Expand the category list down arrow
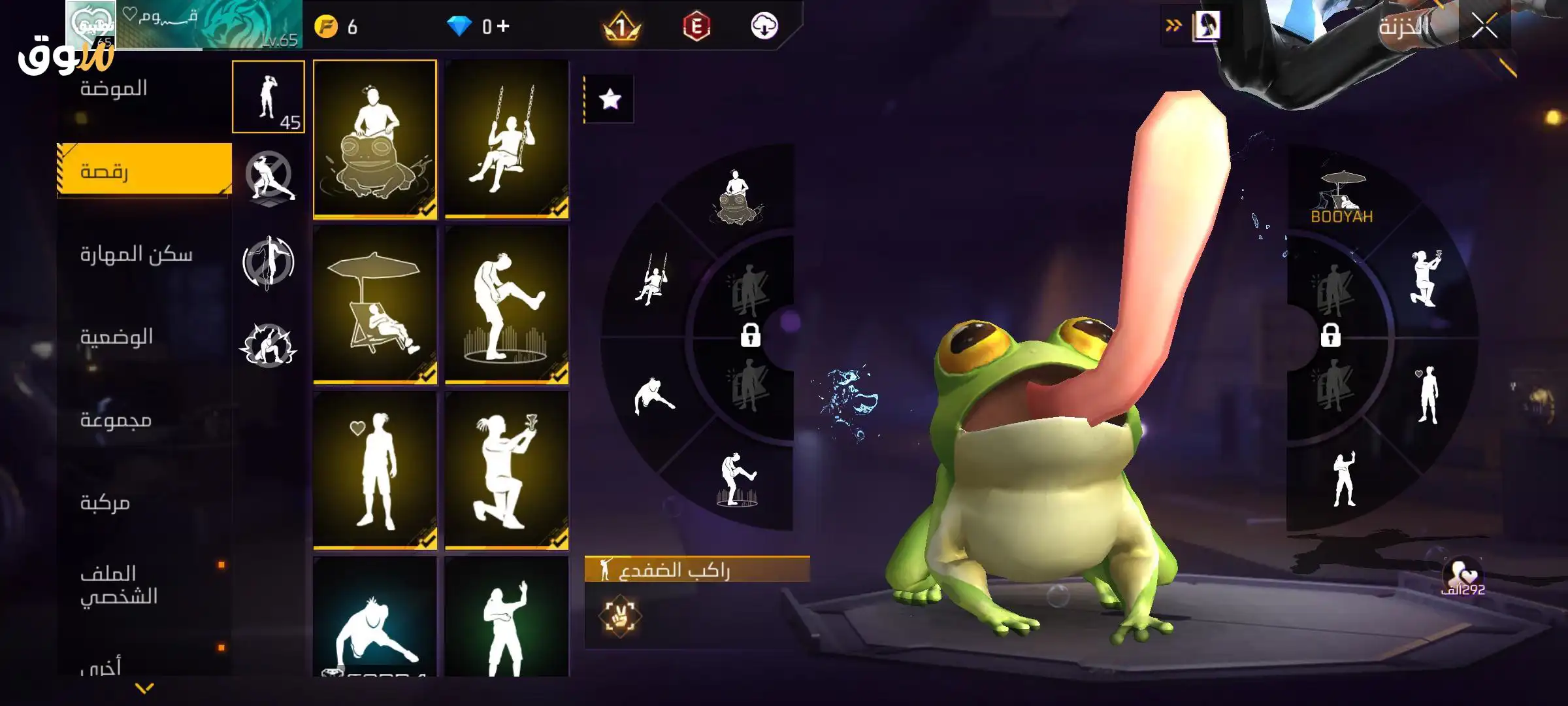 pos(144,688)
